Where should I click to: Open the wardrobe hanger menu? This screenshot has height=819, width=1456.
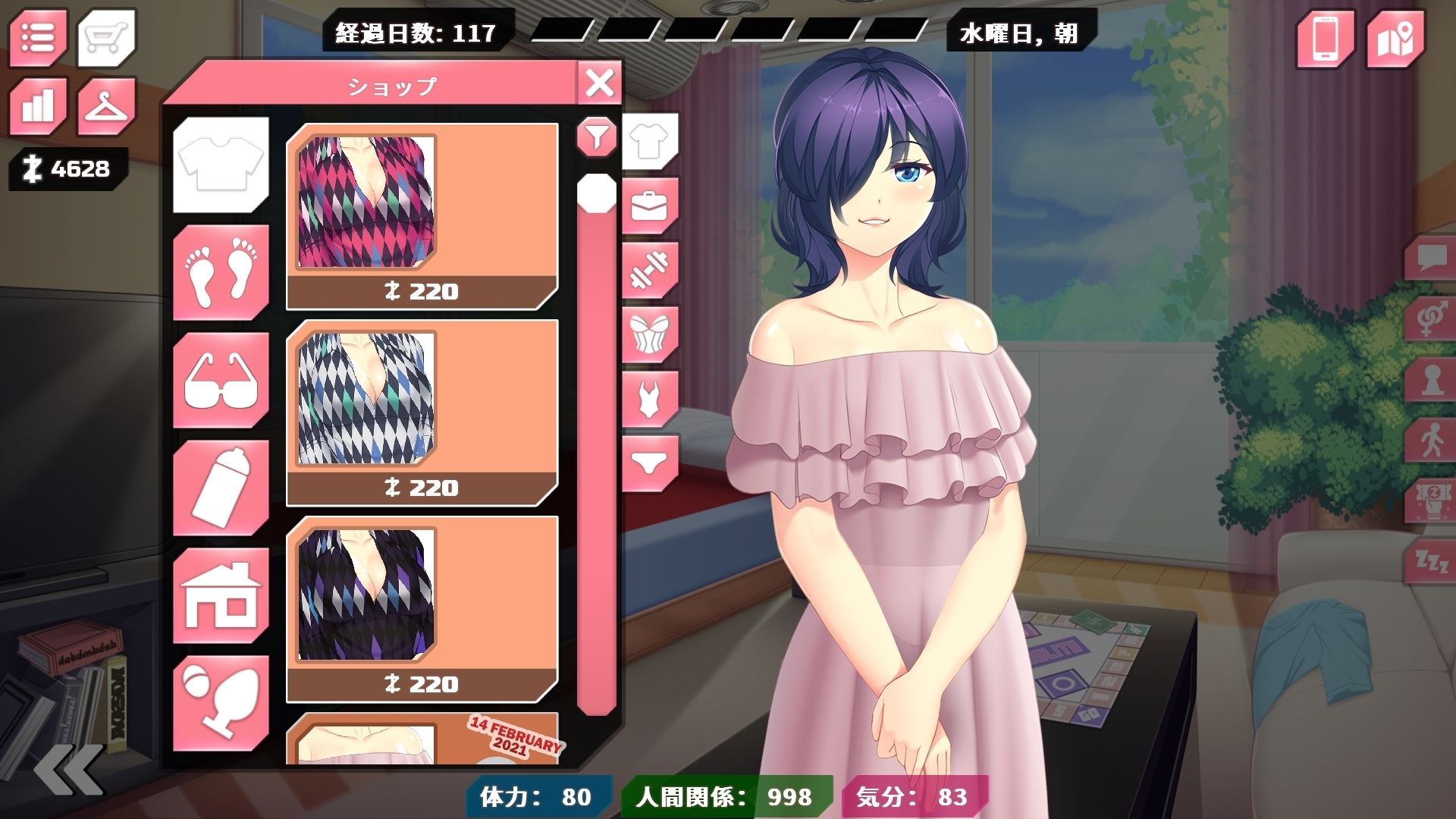click(x=106, y=106)
